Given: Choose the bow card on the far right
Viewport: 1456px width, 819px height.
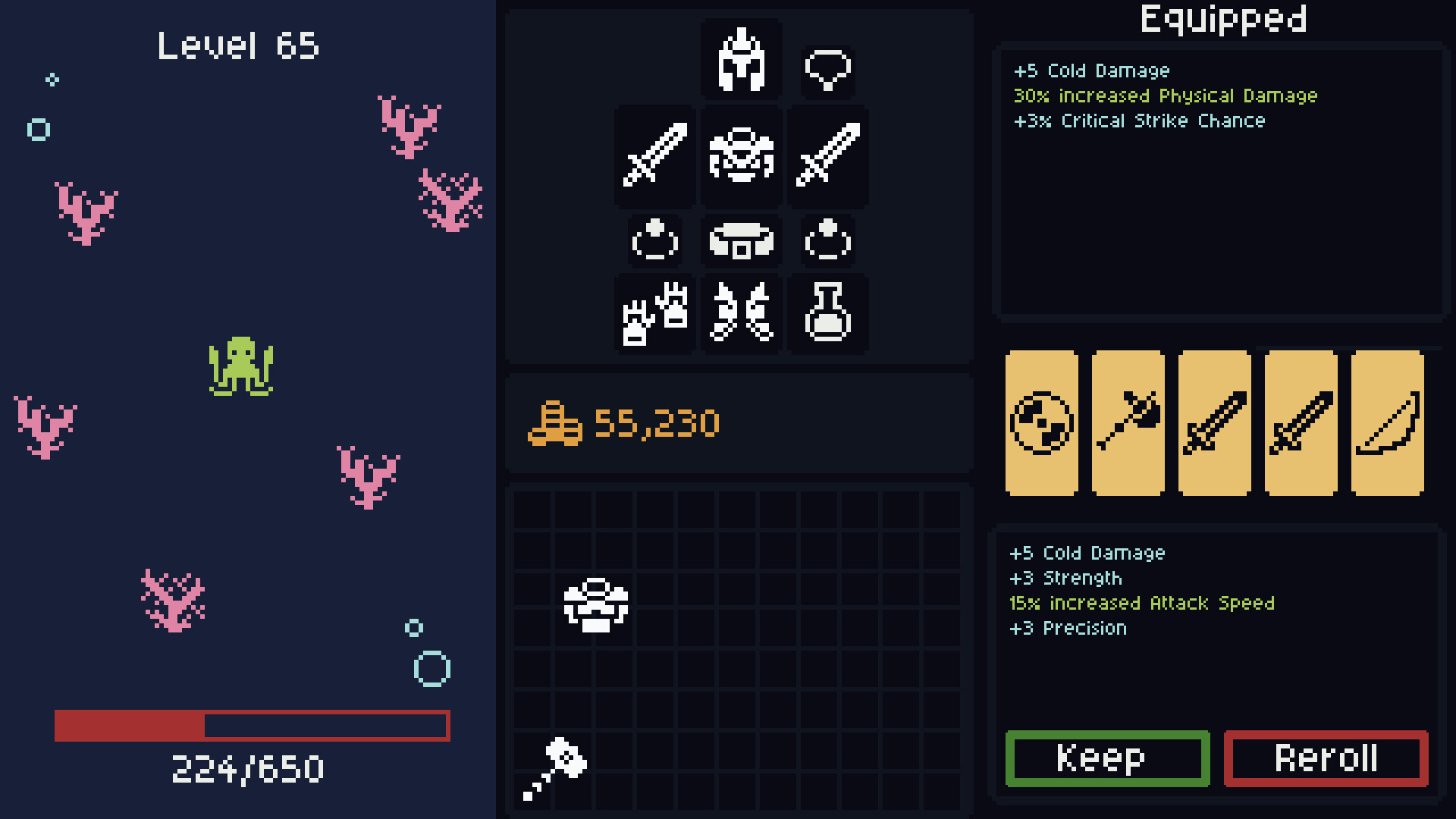Looking at the screenshot, I should (x=1385, y=423).
